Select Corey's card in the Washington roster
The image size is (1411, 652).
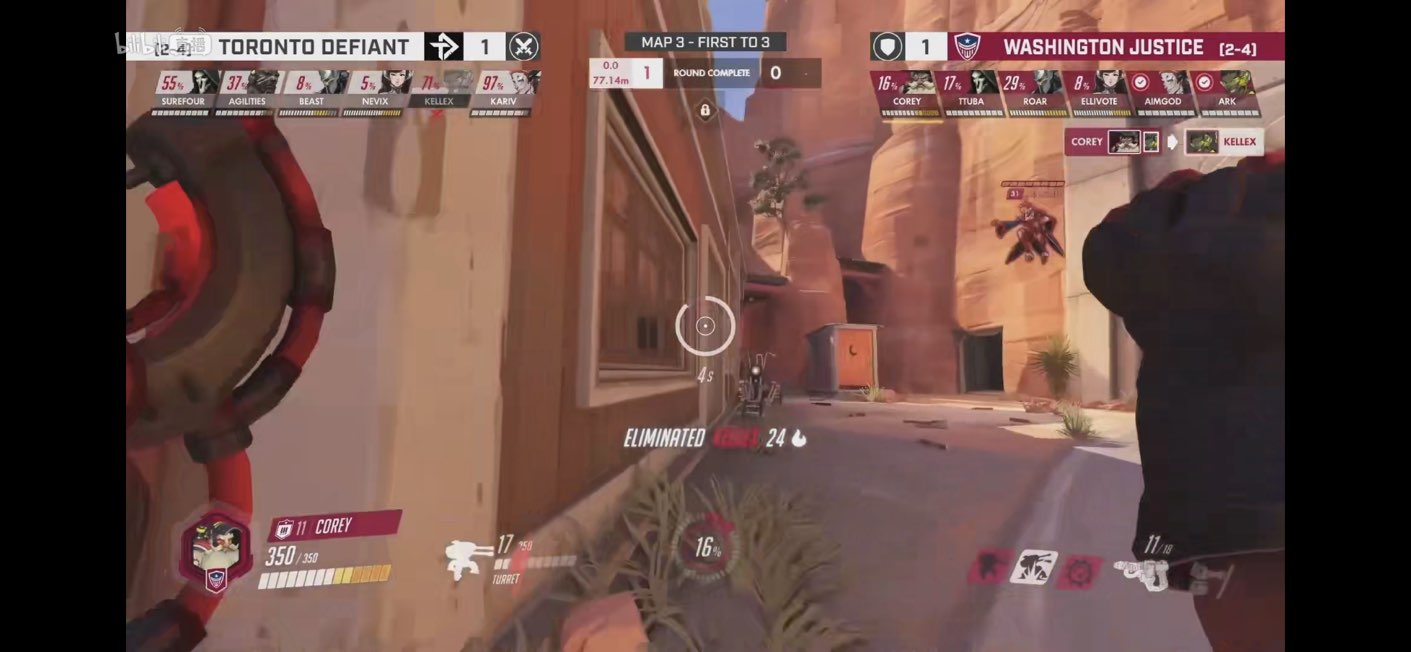pos(907,90)
